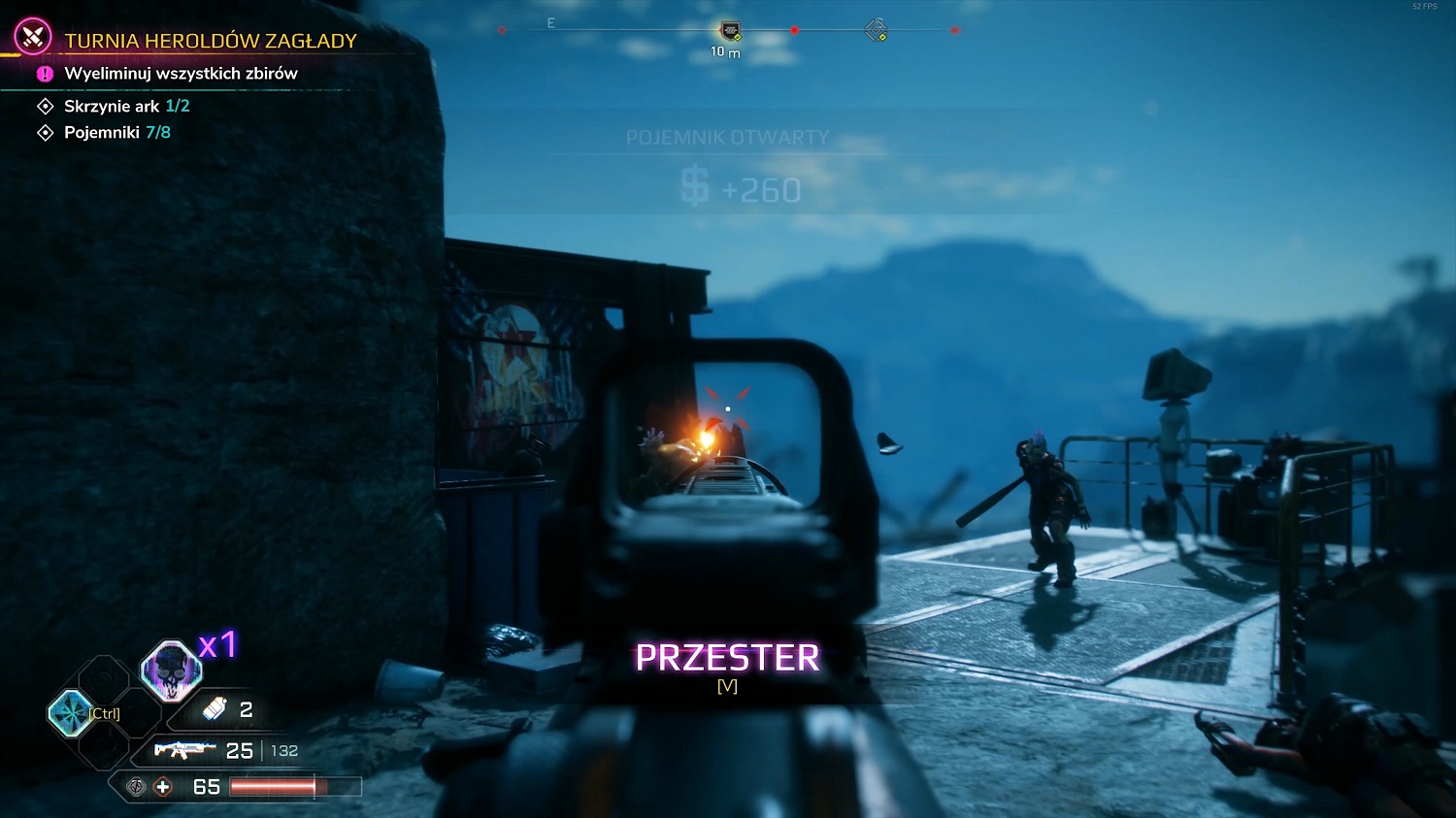Activate the teal shatter ability icon
1456x818 pixels.
click(x=70, y=713)
